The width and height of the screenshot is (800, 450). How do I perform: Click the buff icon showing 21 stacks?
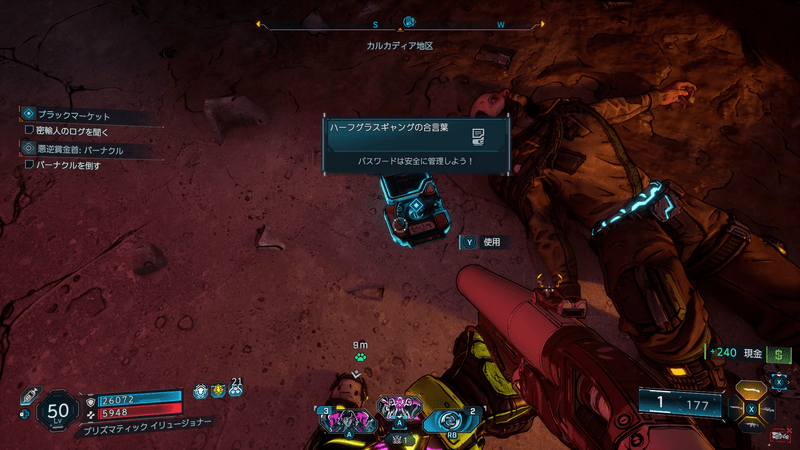click(235, 391)
